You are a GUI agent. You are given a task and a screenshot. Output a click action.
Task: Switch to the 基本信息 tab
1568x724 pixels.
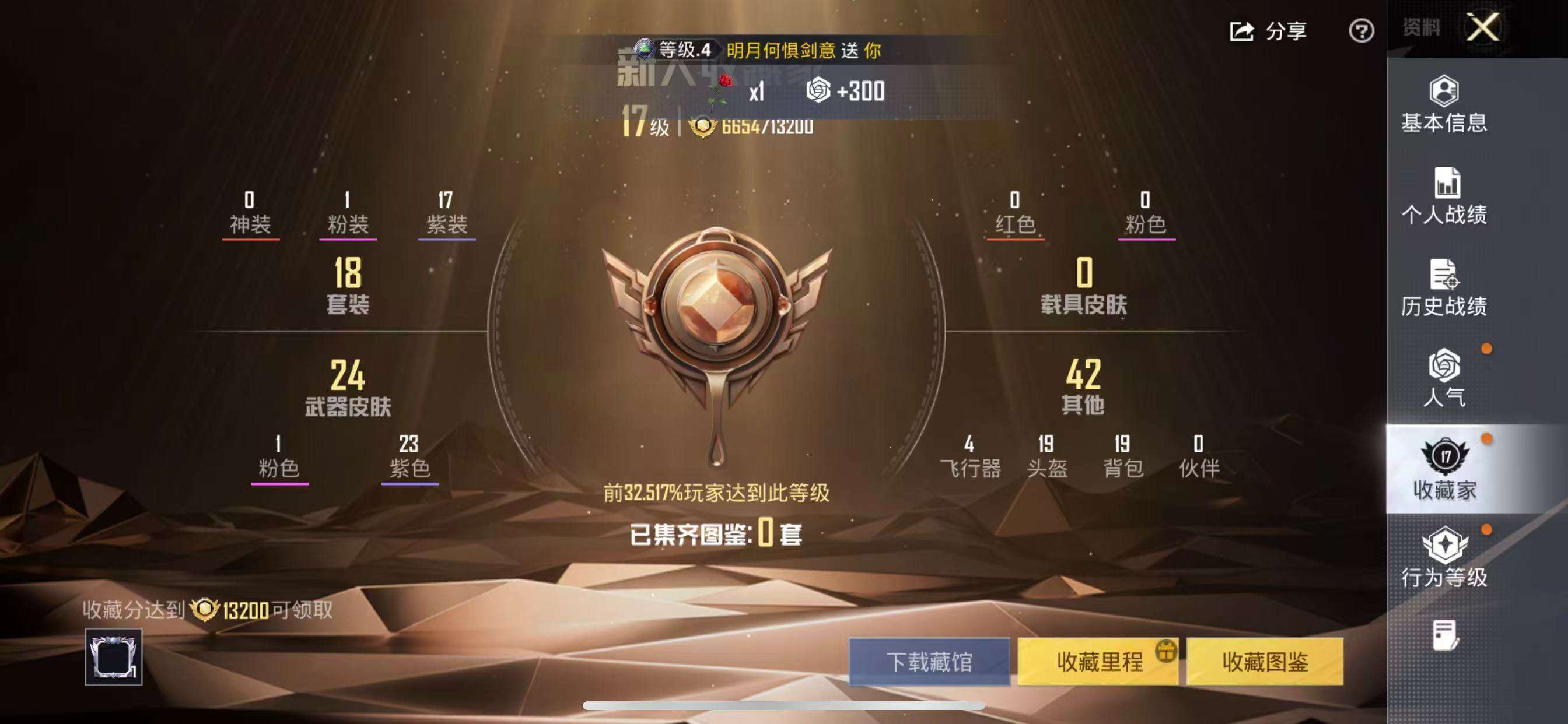[1444, 105]
